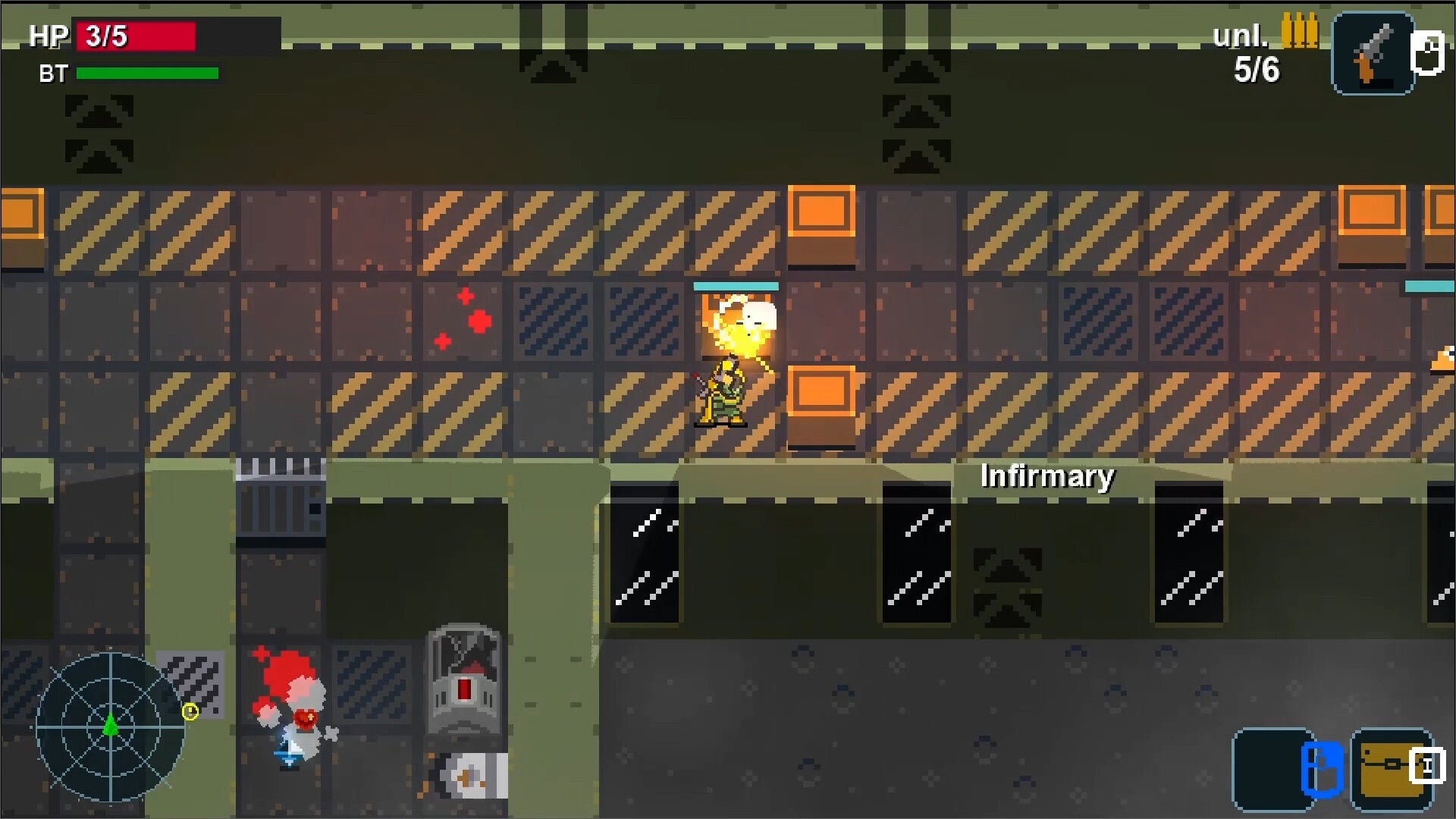Click the mouse hint icon beside the weapon slot

click(x=1427, y=53)
